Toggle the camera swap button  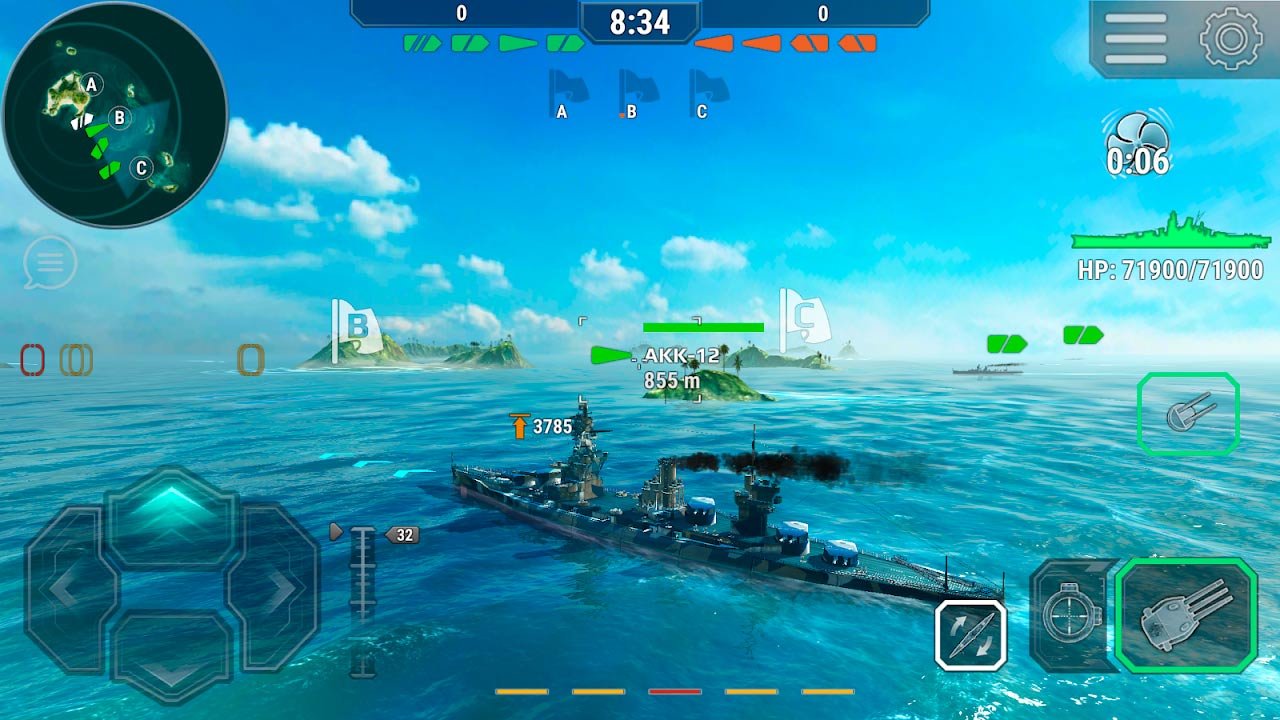[x=971, y=634]
